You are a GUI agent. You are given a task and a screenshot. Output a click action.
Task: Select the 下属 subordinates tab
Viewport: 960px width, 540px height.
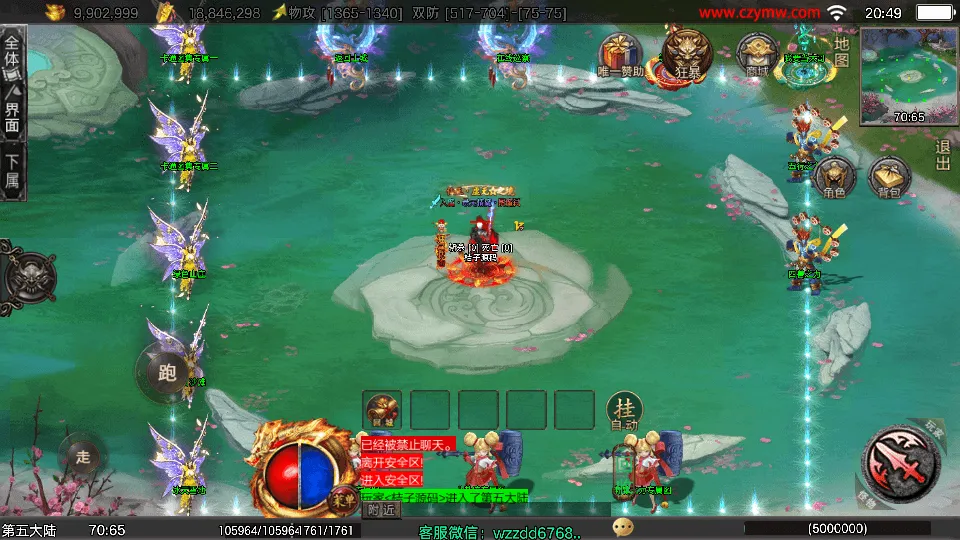coord(12,171)
